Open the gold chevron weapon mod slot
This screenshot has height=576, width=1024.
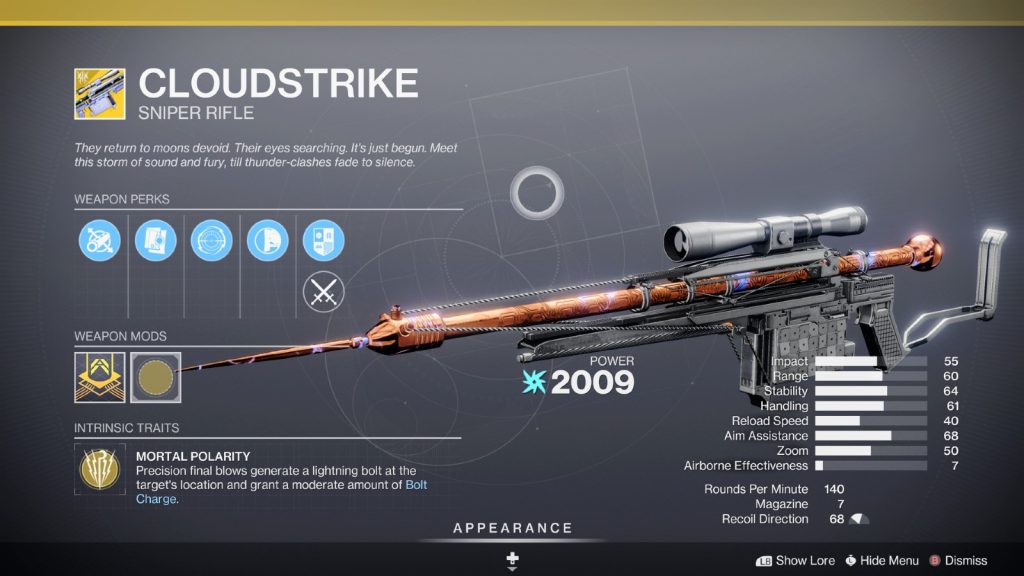coord(100,375)
